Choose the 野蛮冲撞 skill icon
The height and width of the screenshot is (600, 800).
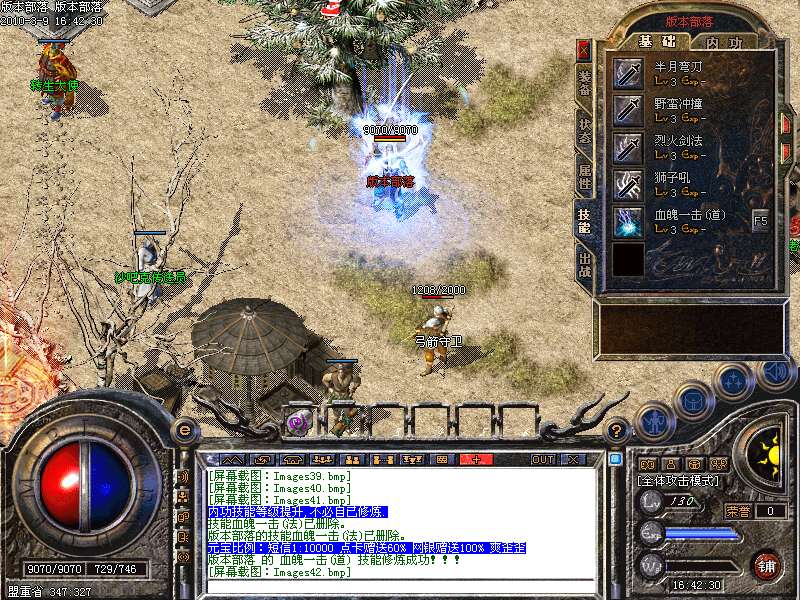(x=629, y=110)
